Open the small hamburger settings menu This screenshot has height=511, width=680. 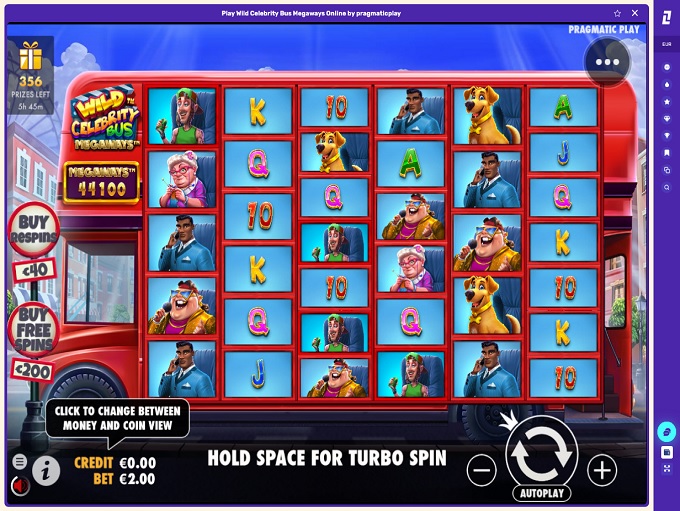point(19,462)
